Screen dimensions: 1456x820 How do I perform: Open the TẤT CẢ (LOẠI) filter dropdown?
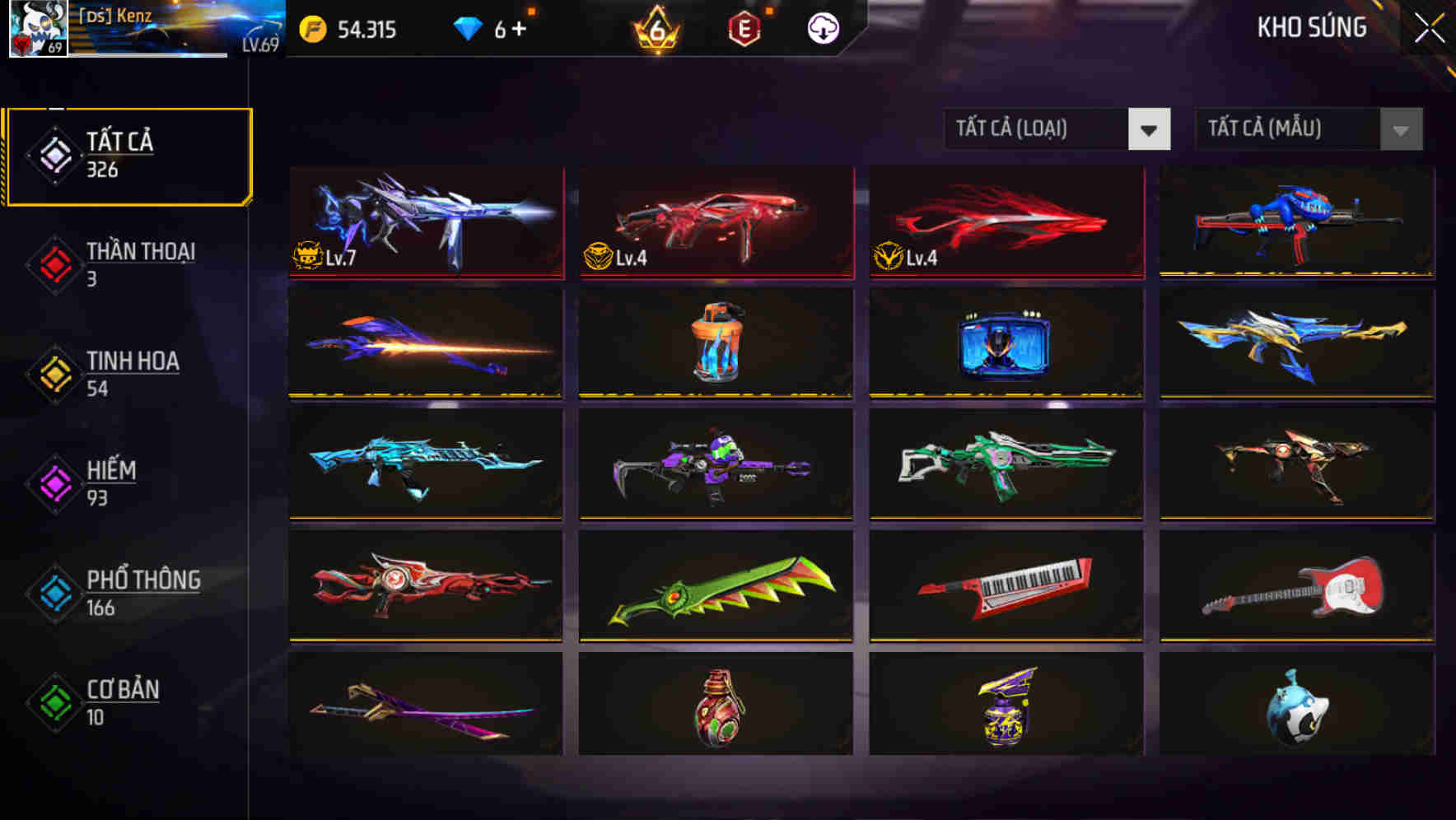[x=1057, y=129]
